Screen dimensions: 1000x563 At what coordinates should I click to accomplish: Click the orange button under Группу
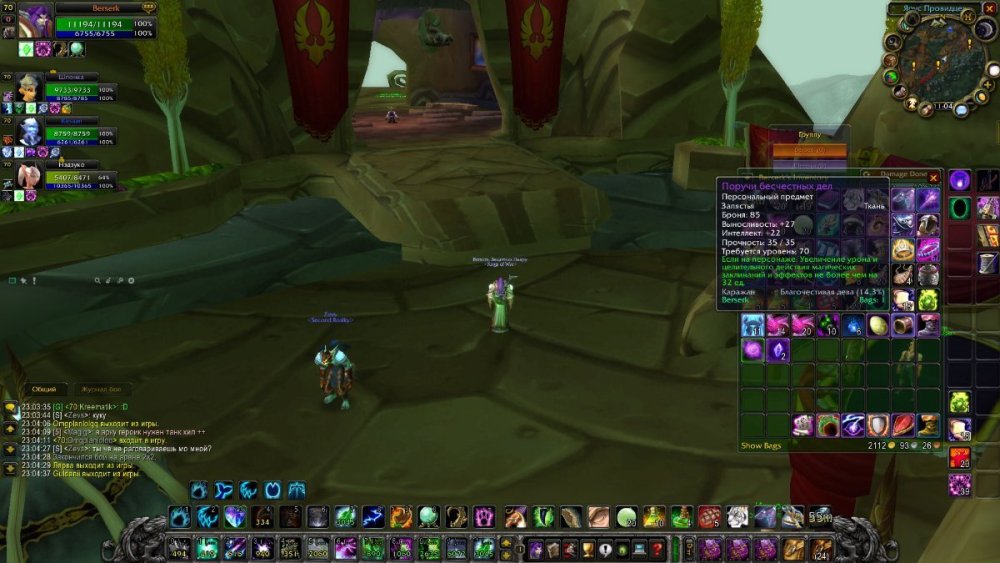809,150
